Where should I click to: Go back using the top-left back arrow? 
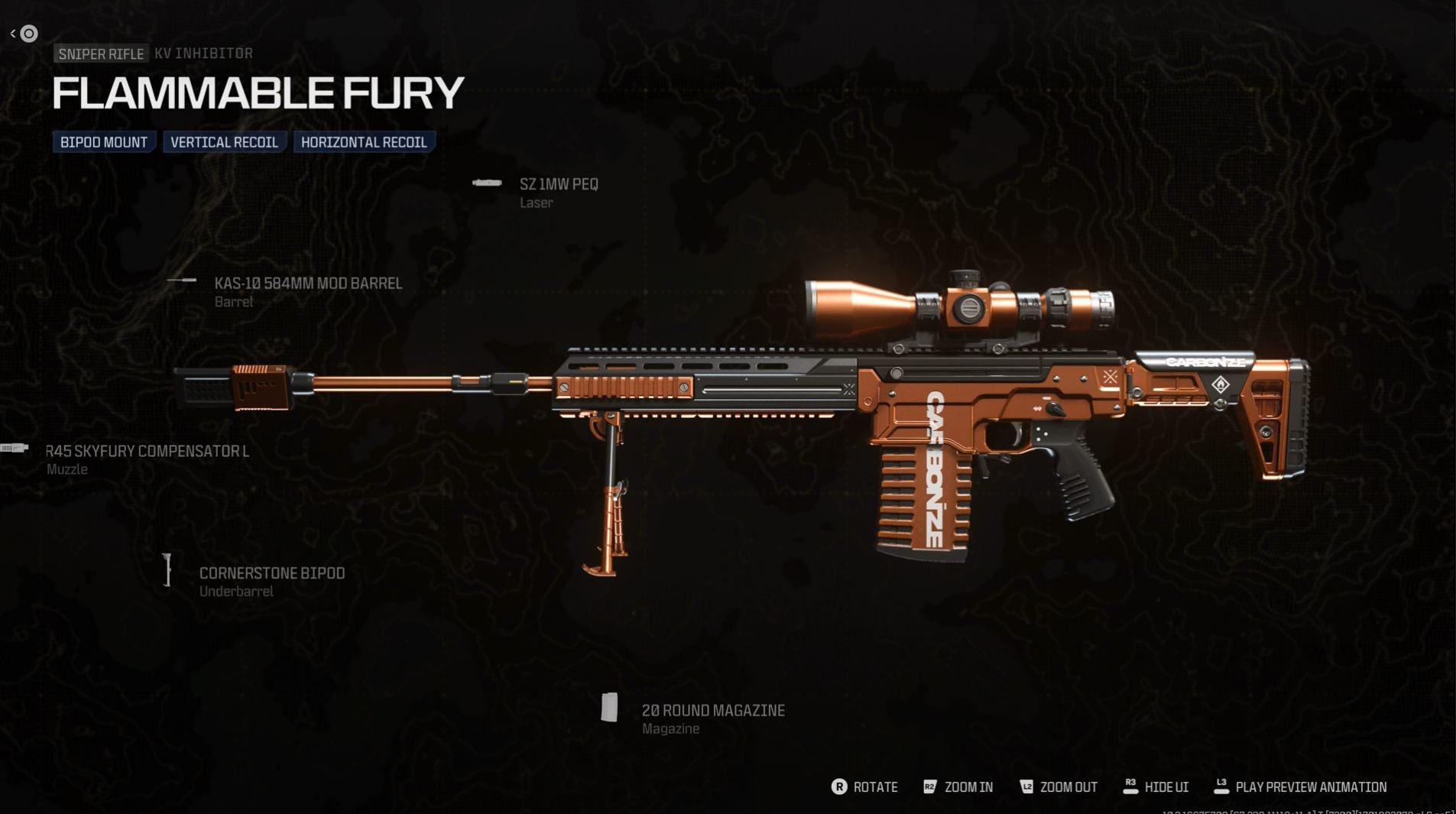14,34
